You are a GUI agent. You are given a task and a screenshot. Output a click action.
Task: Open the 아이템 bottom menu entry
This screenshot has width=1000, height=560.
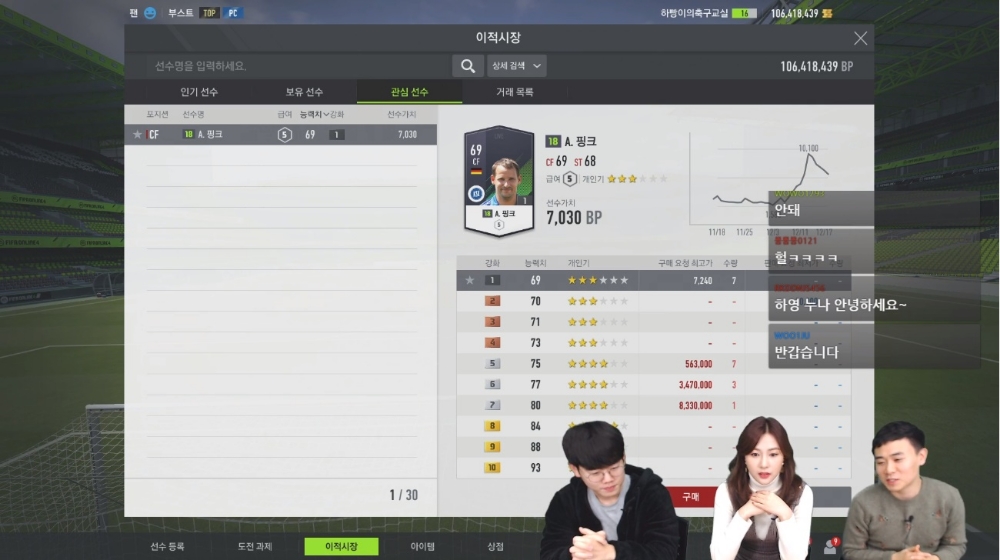point(422,547)
